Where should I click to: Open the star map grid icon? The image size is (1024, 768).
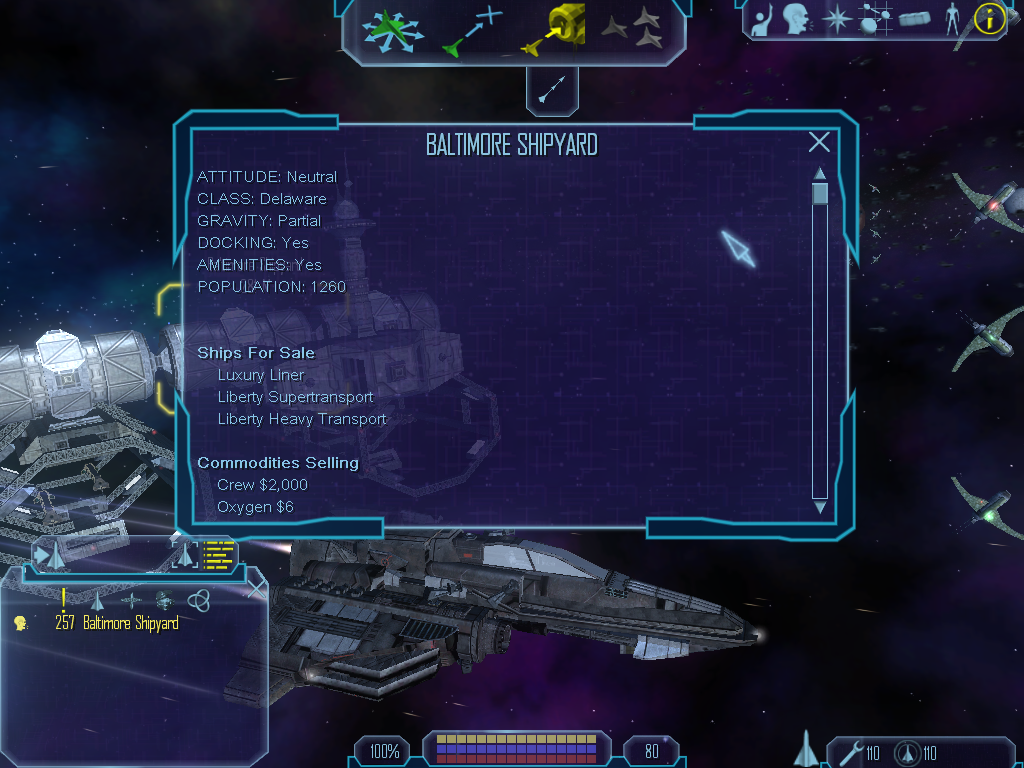pos(876,19)
